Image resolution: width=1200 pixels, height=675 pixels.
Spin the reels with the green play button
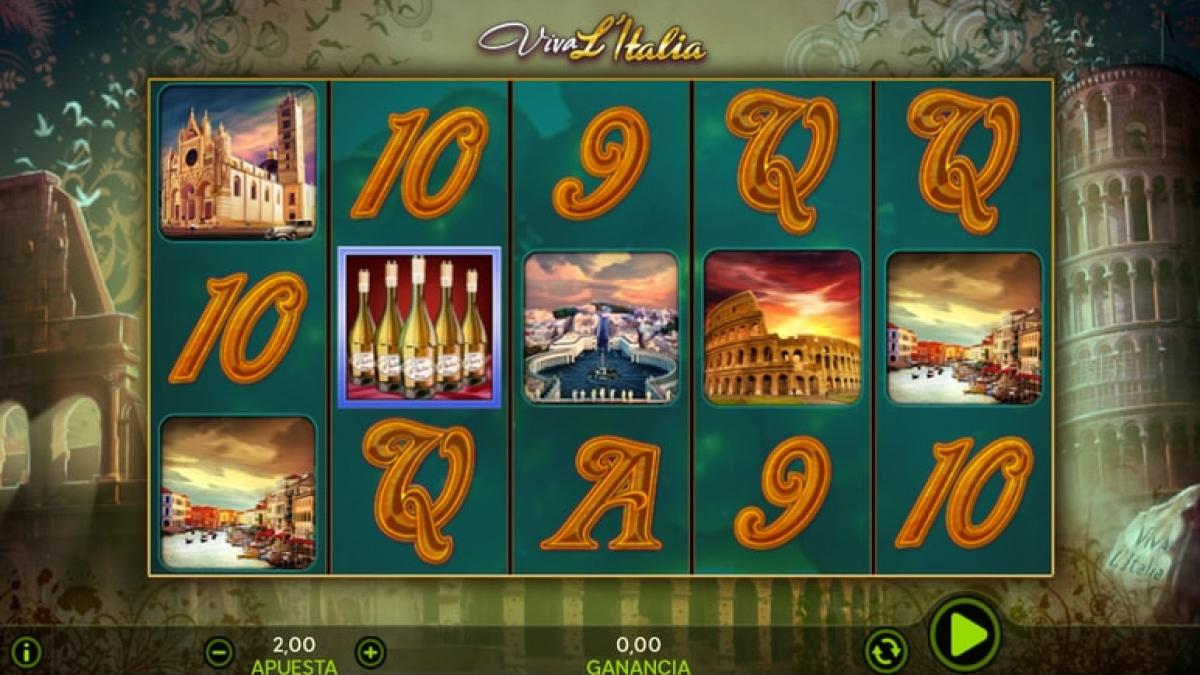tap(965, 633)
